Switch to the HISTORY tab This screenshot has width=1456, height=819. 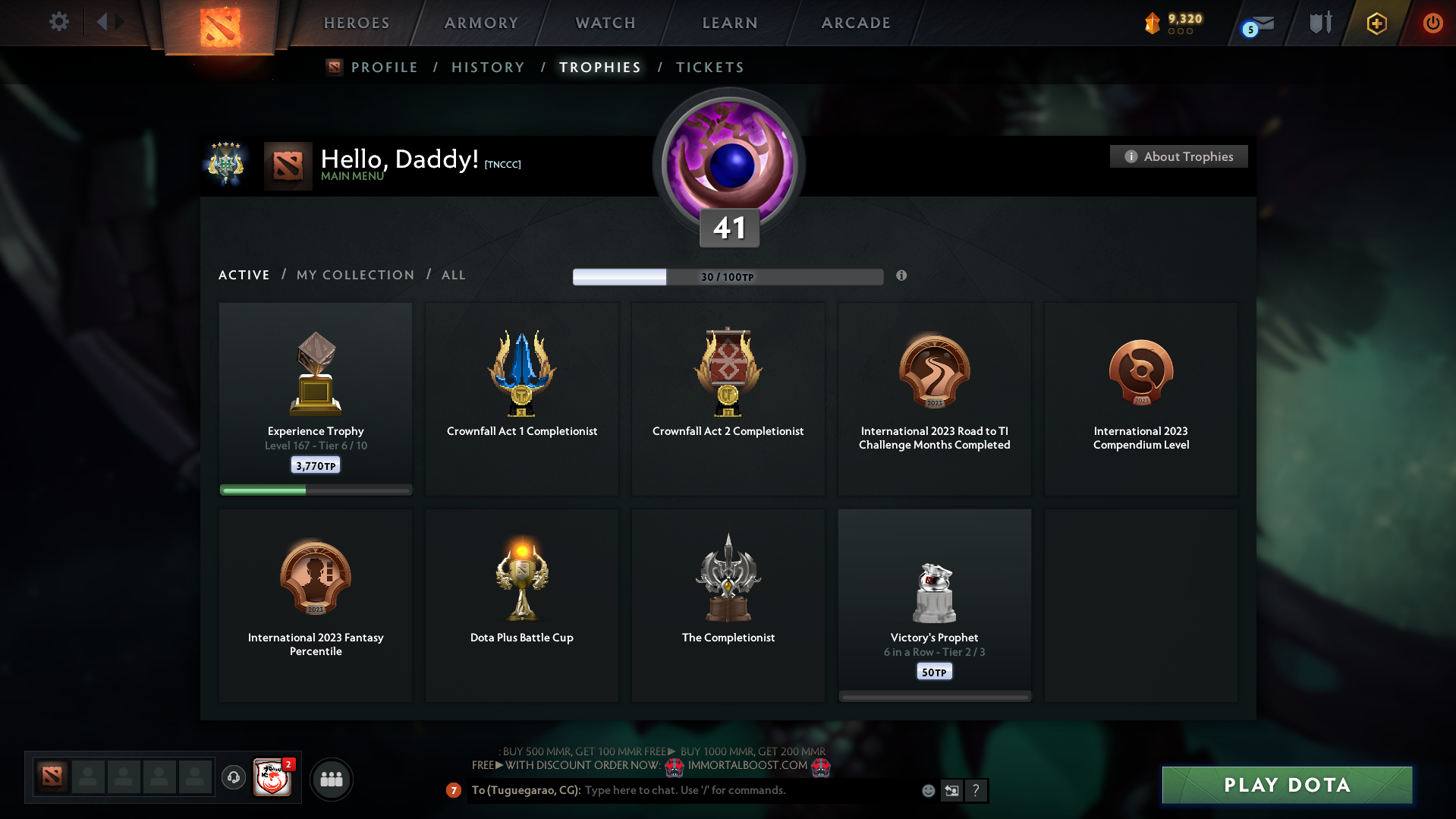coord(488,67)
